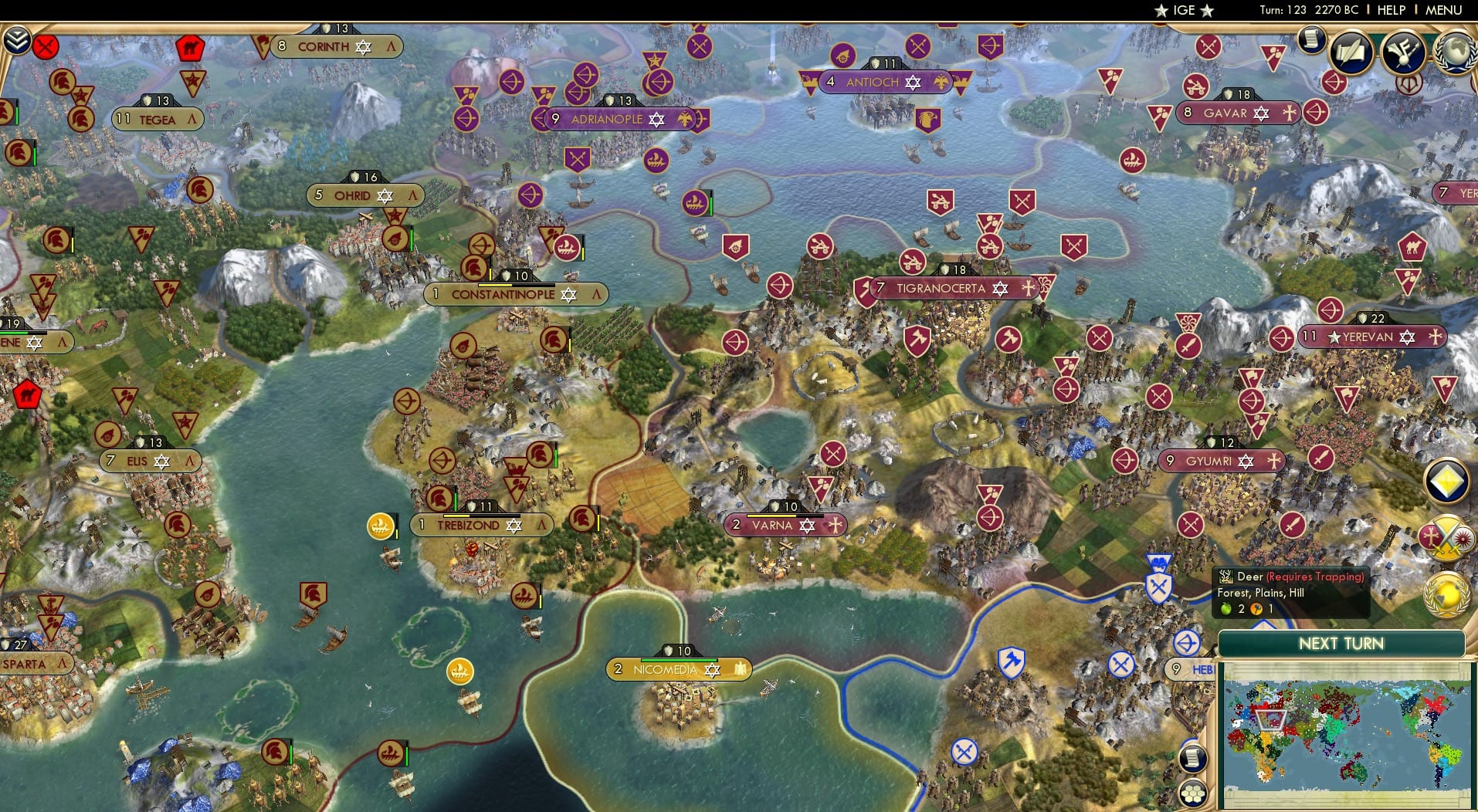This screenshot has height=812, width=1478.
Task: Expand Yerevan's city banner
Action: [x=1373, y=337]
